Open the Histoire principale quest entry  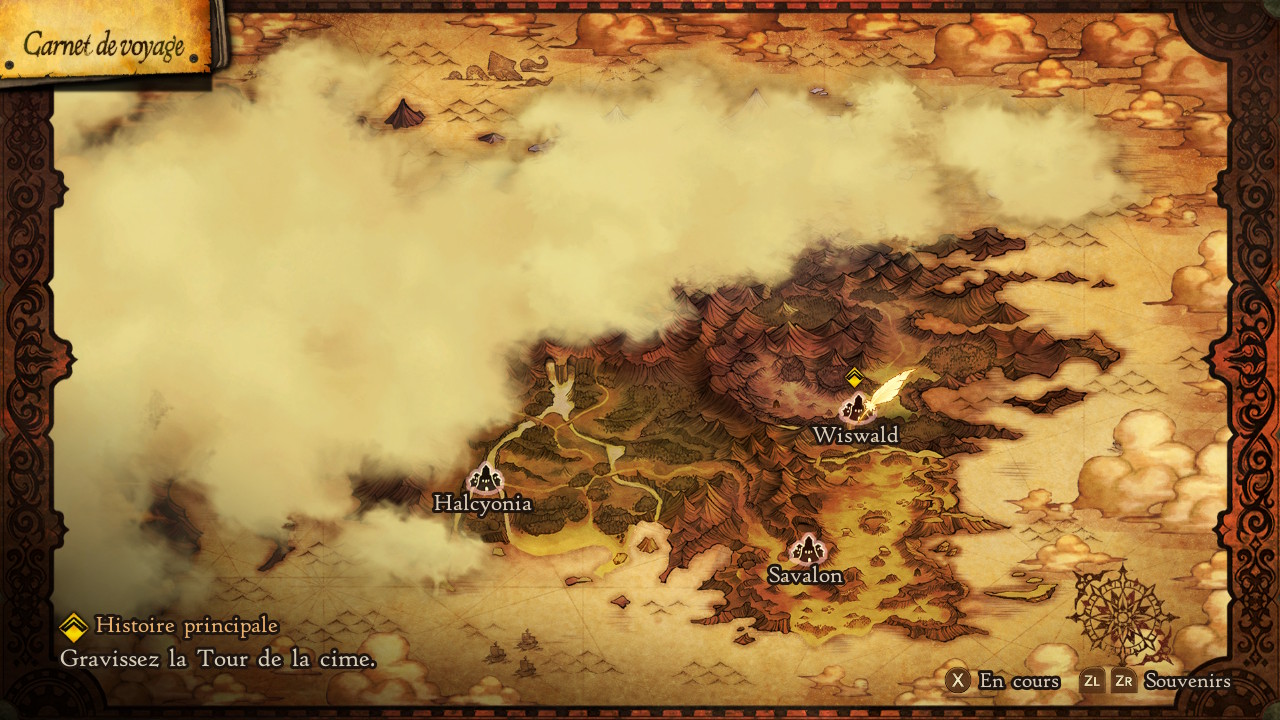pos(186,626)
